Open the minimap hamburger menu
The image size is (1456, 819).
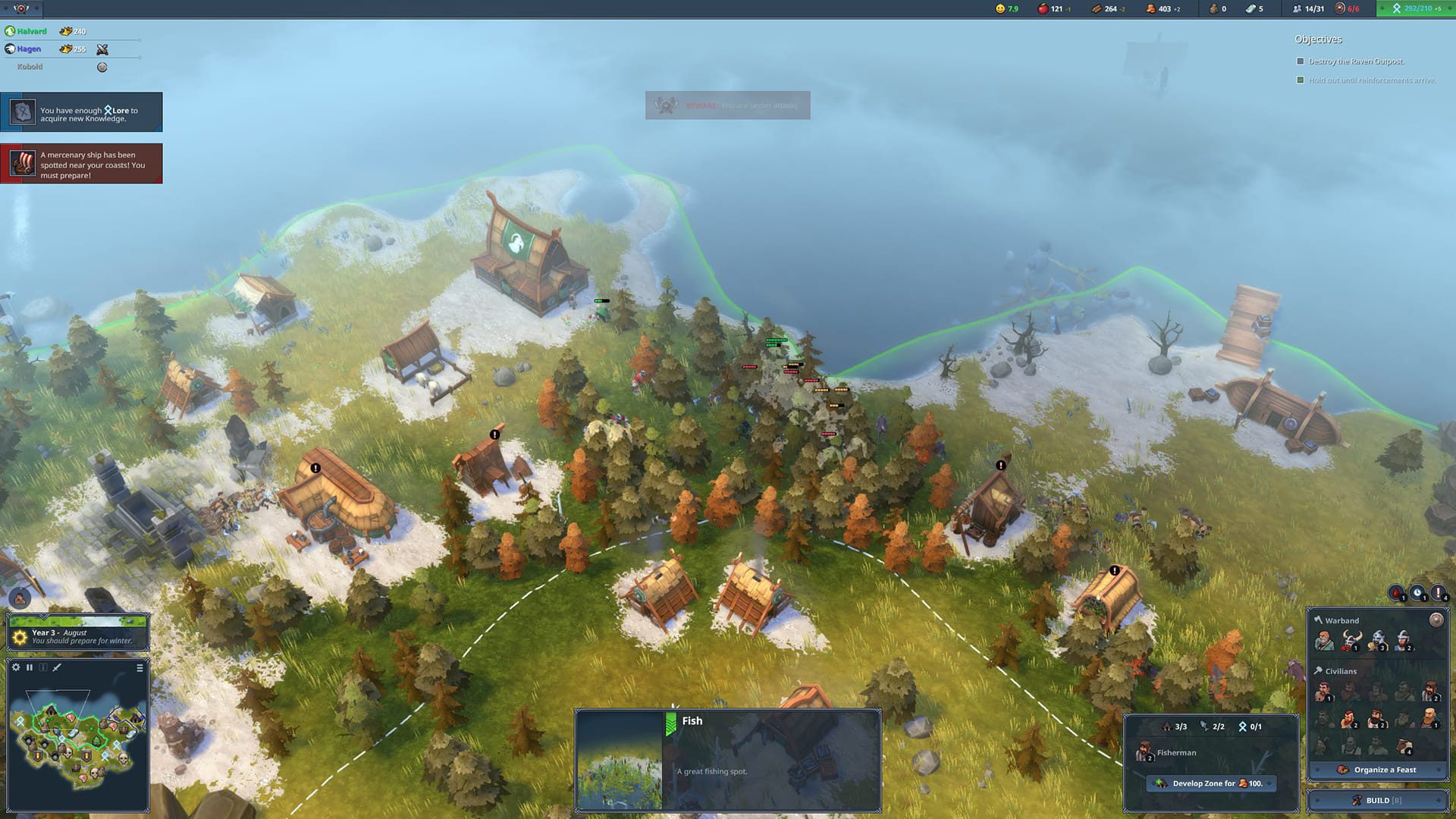point(140,668)
